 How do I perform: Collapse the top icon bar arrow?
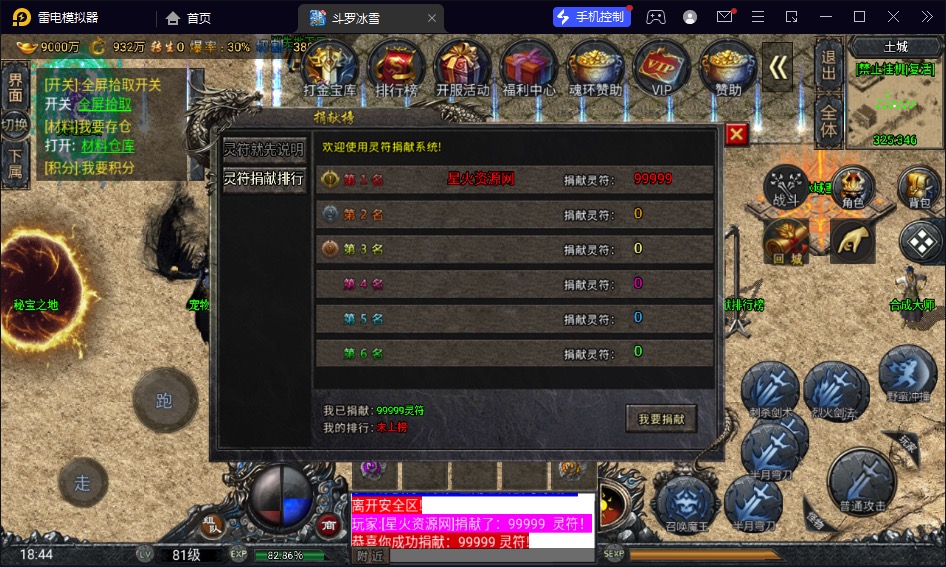point(778,67)
